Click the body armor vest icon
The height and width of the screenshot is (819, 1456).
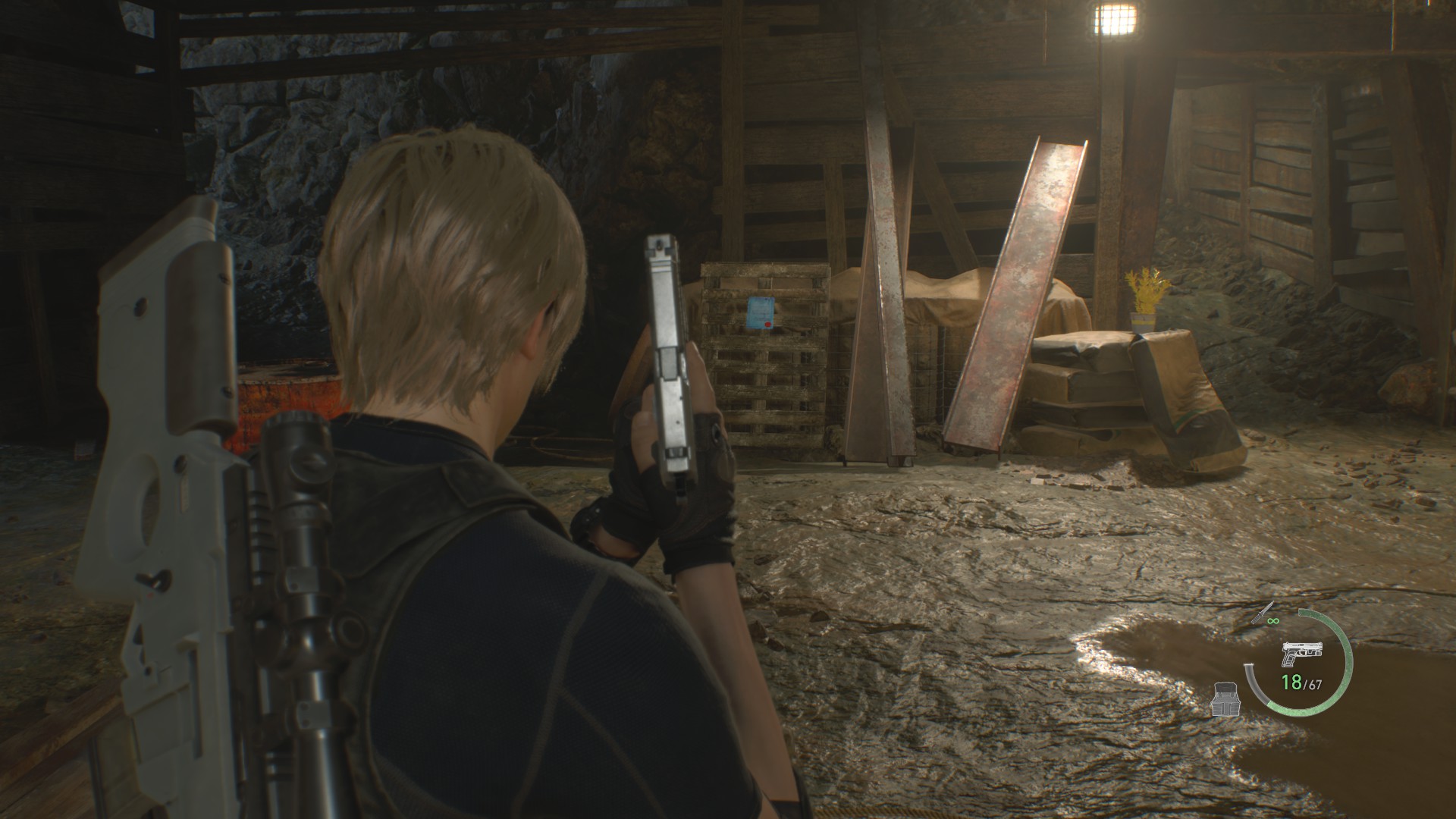click(1225, 698)
